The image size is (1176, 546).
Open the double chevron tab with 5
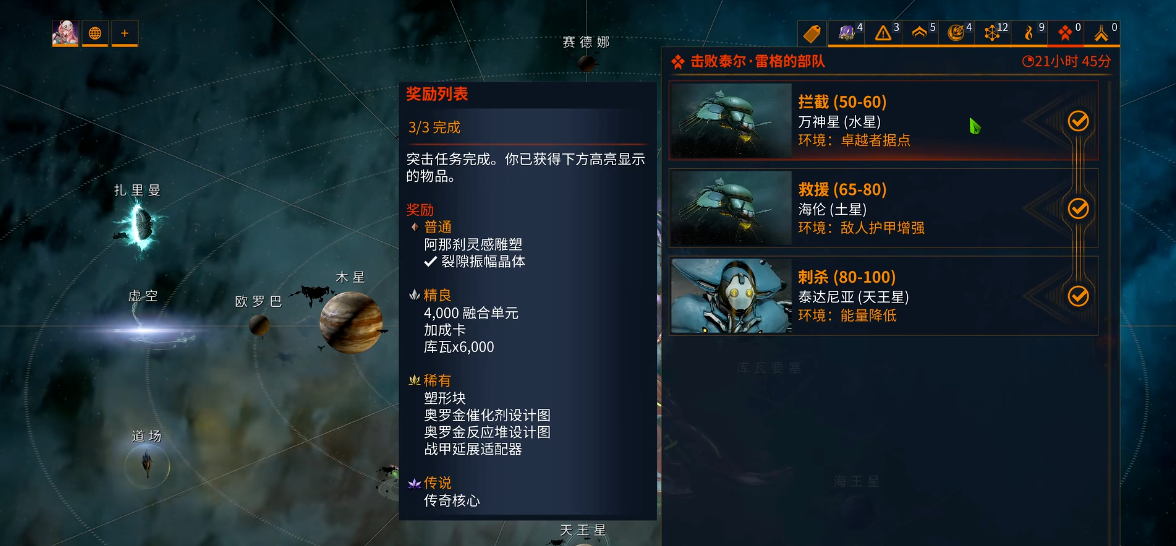point(923,33)
